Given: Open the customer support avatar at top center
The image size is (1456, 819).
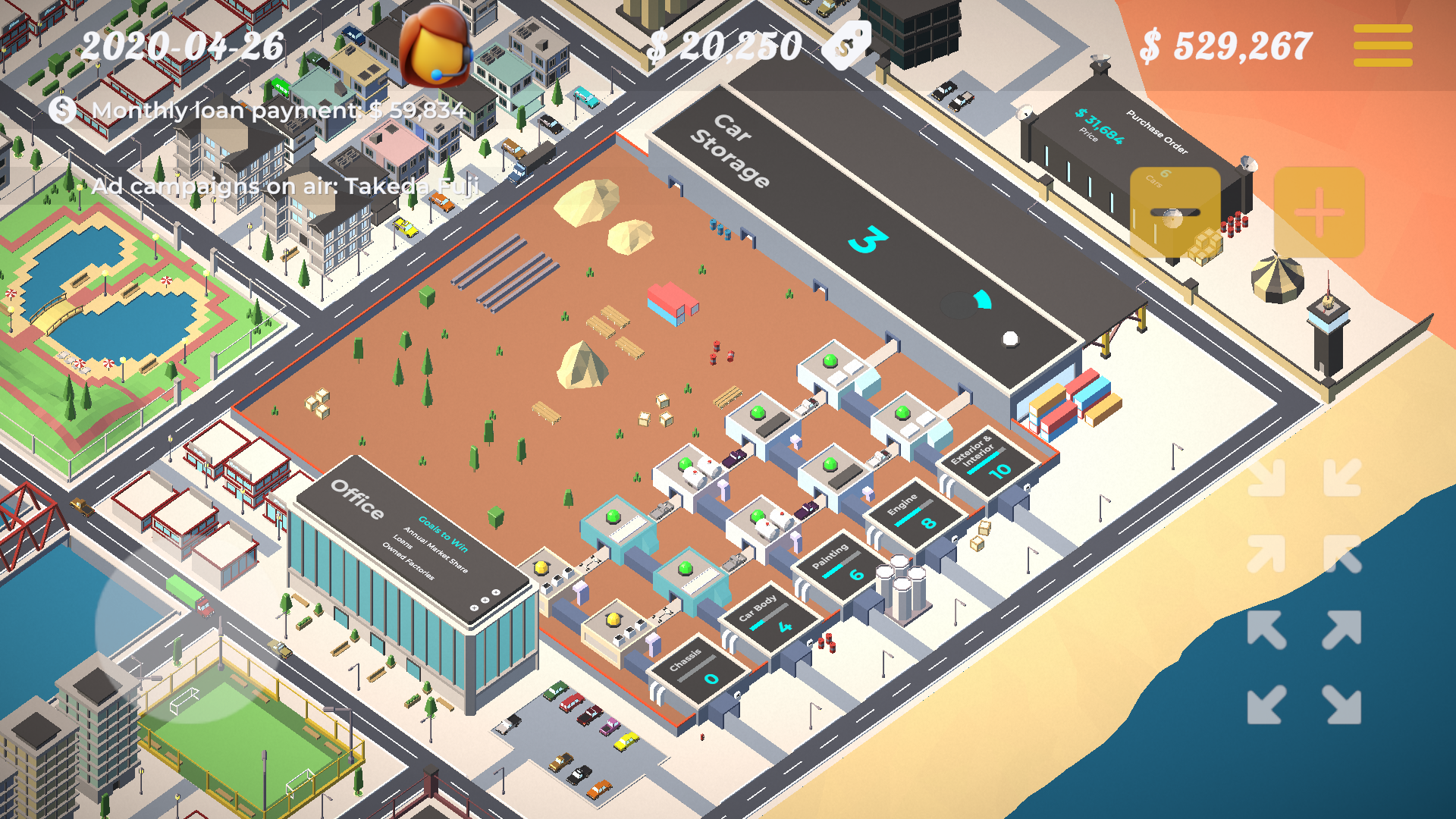Looking at the screenshot, I should tap(436, 47).
